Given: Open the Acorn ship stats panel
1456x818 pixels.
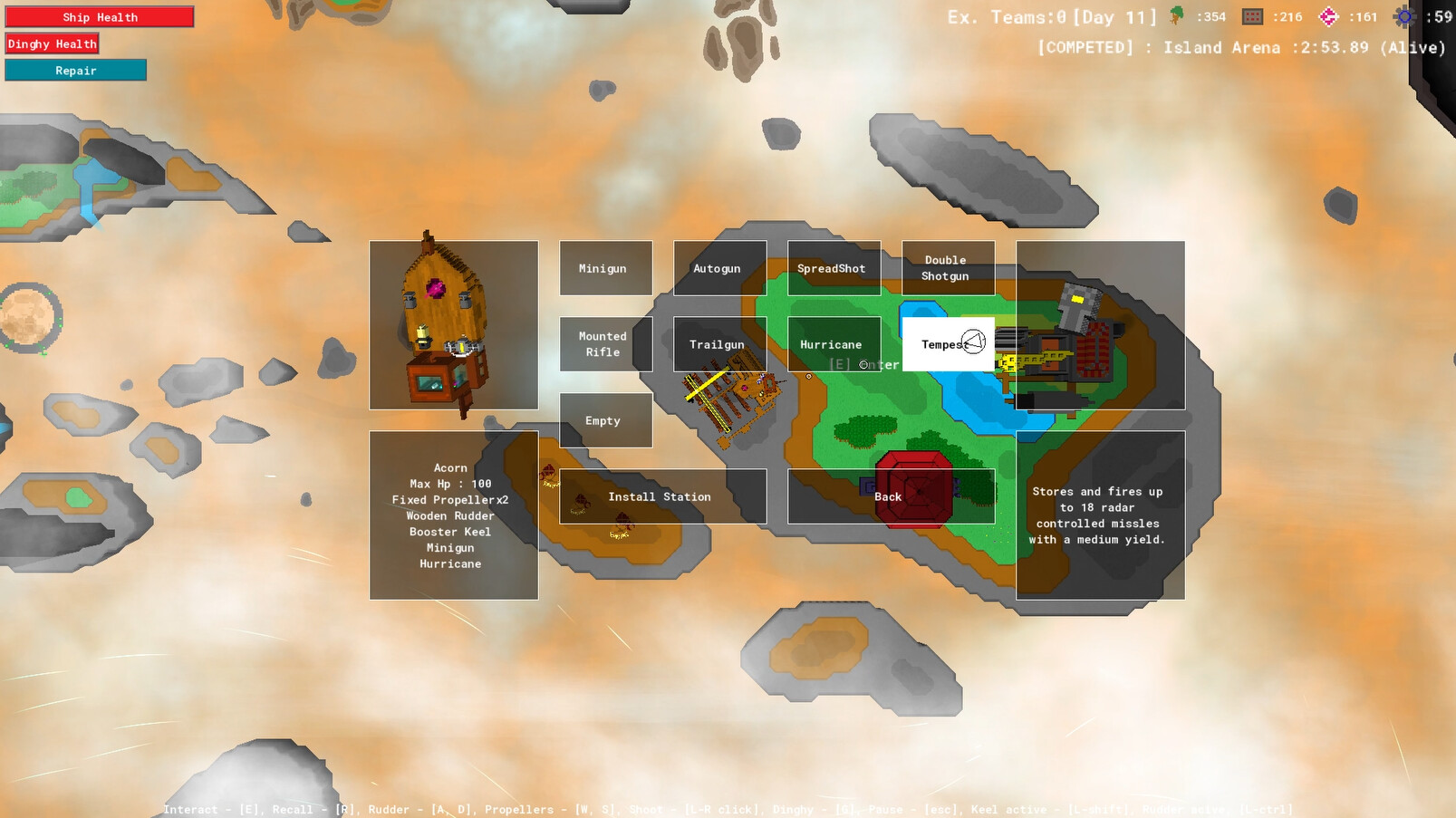Looking at the screenshot, I should tap(453, 515).
